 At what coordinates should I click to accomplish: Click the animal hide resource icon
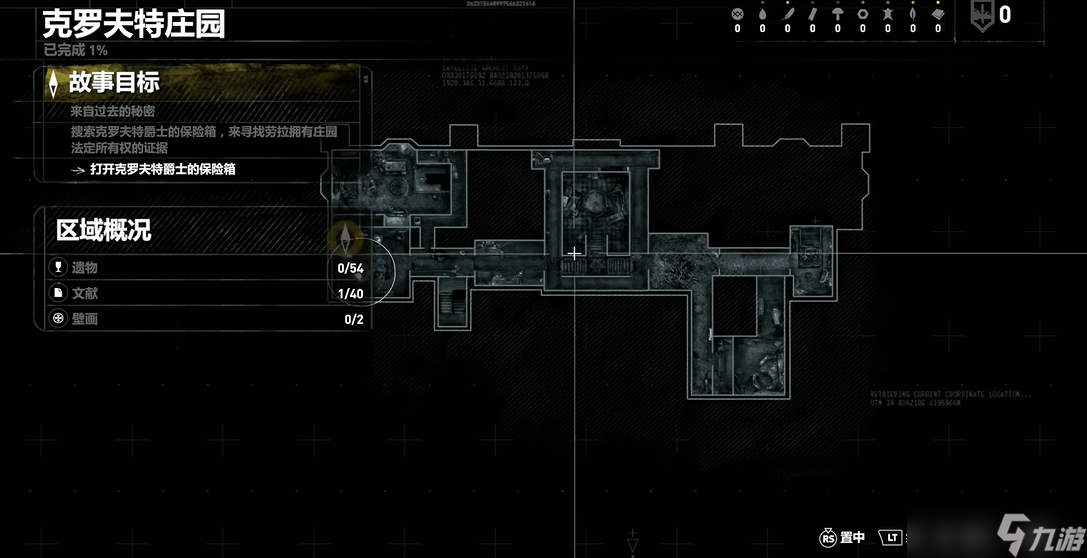click(887, 14)
